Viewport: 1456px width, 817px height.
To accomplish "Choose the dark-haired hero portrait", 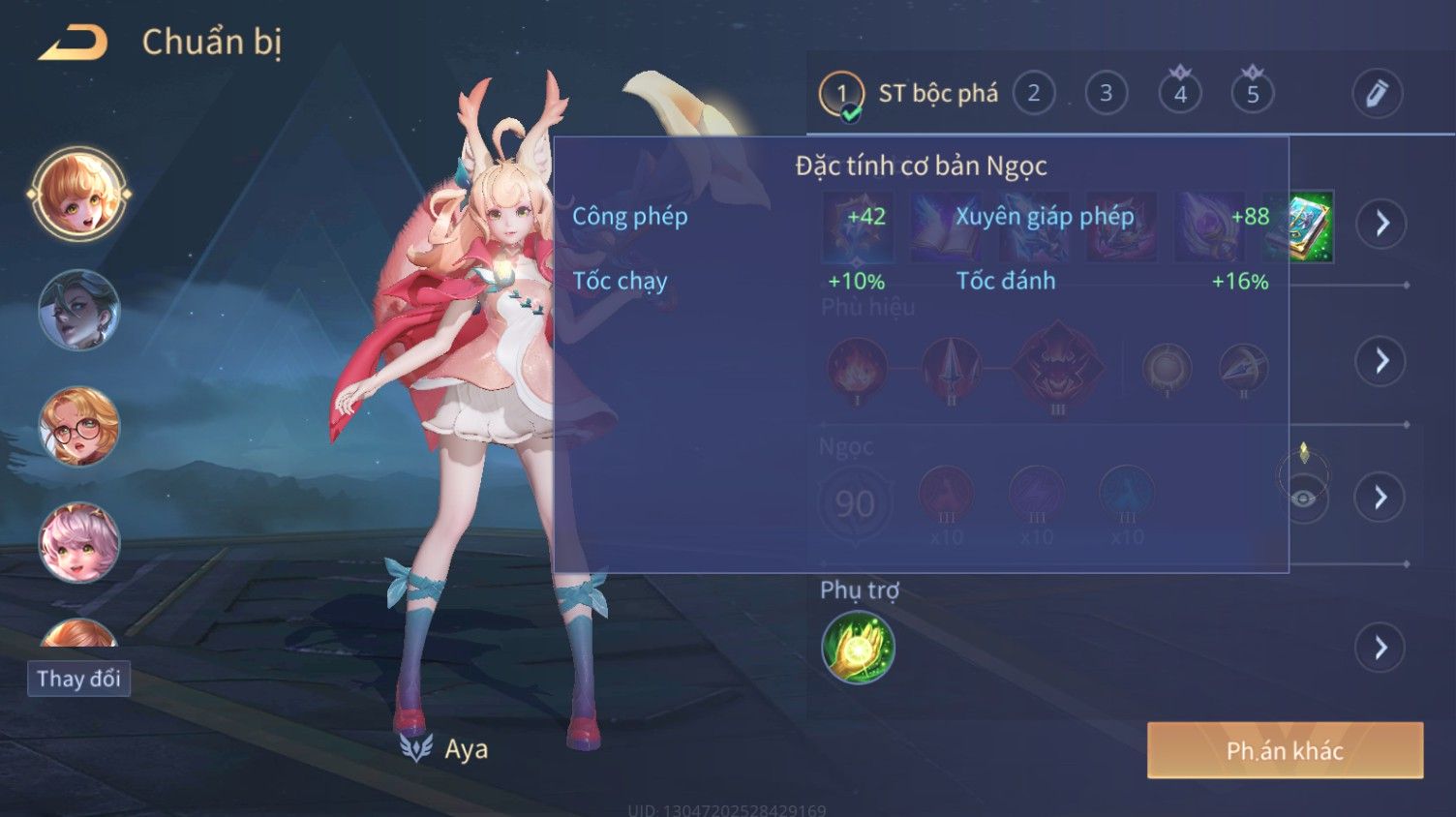I will coord(78,311).
